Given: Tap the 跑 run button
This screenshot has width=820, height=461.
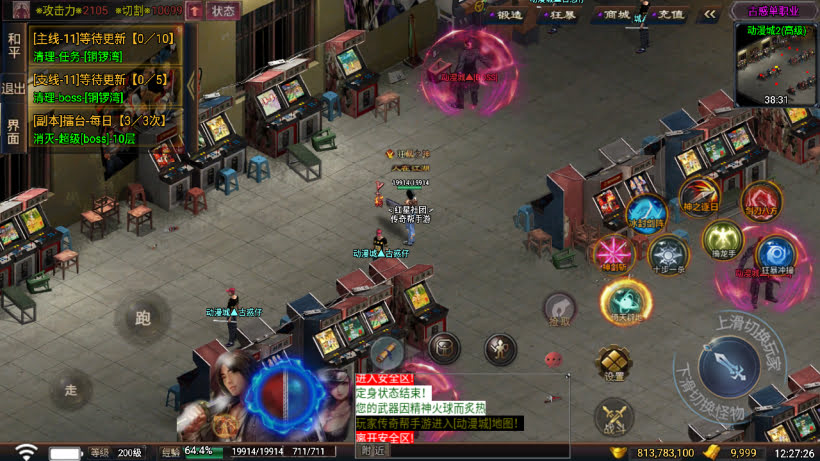Looking at the screenshot, I should click(x=141, y=319).
